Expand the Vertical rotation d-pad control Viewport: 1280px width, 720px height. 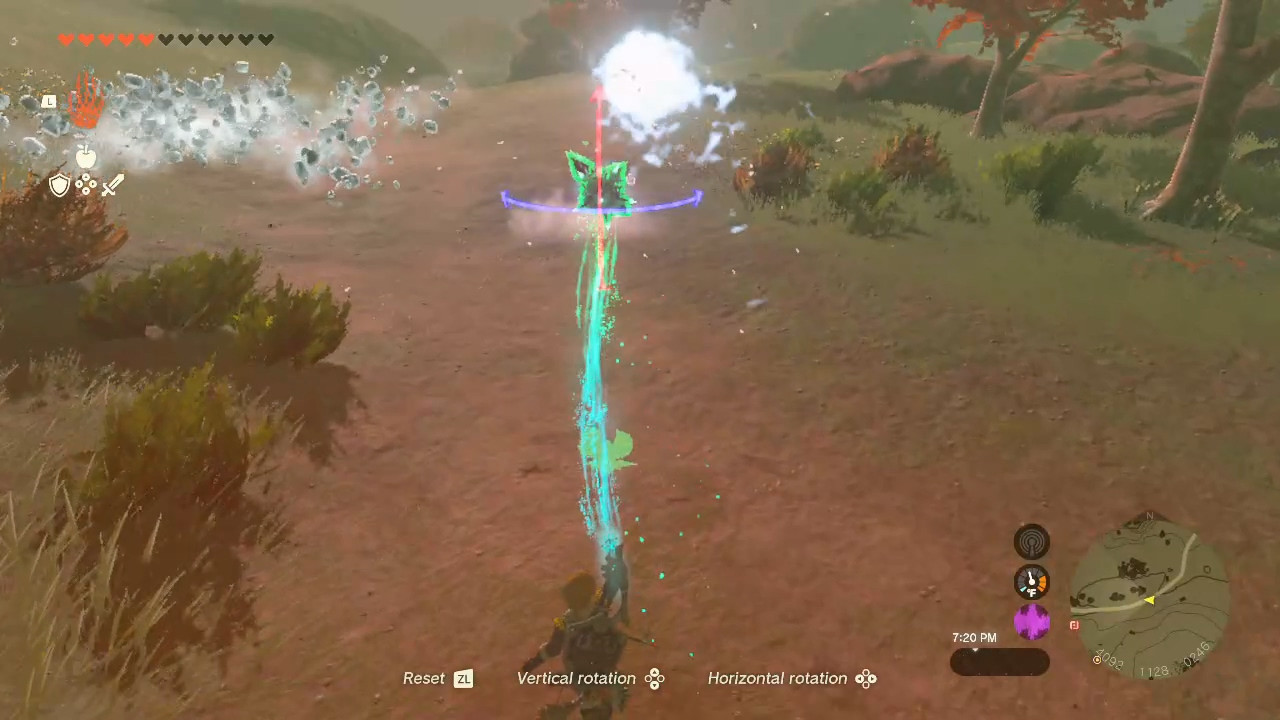click(x=655, y=678)
